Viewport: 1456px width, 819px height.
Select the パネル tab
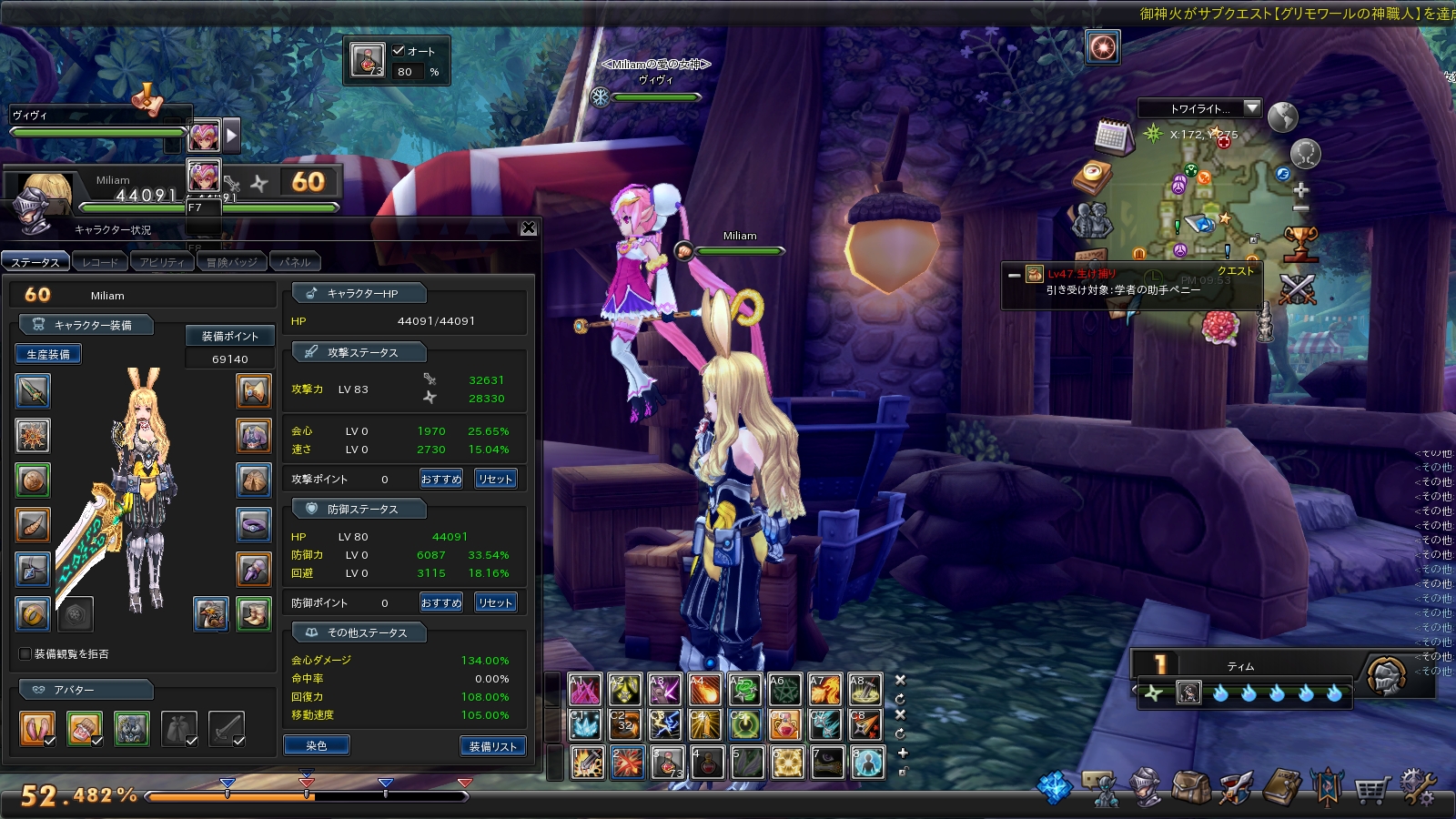tap(295, 262)
